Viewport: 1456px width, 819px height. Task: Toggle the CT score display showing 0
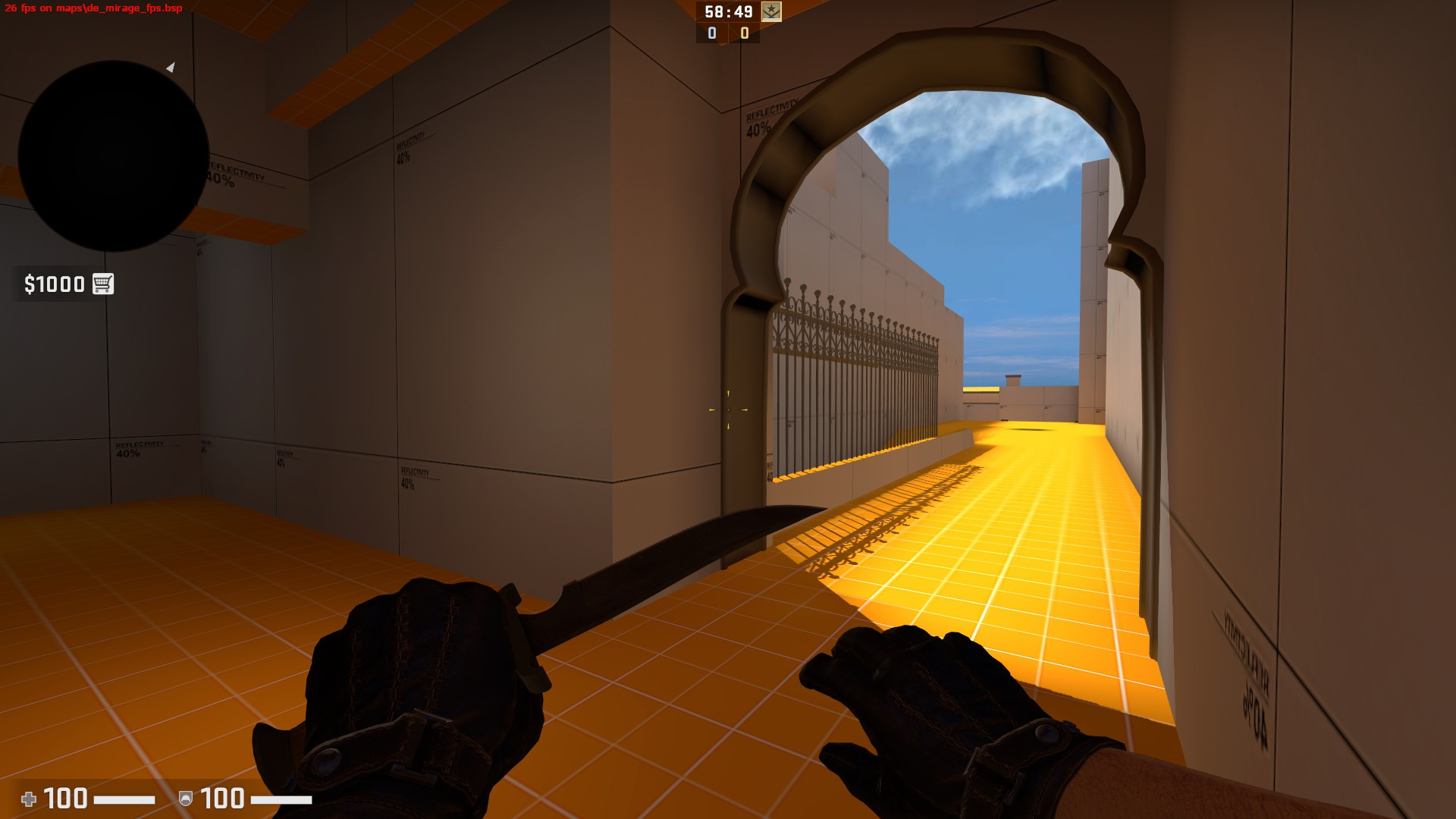click(711, 33)
